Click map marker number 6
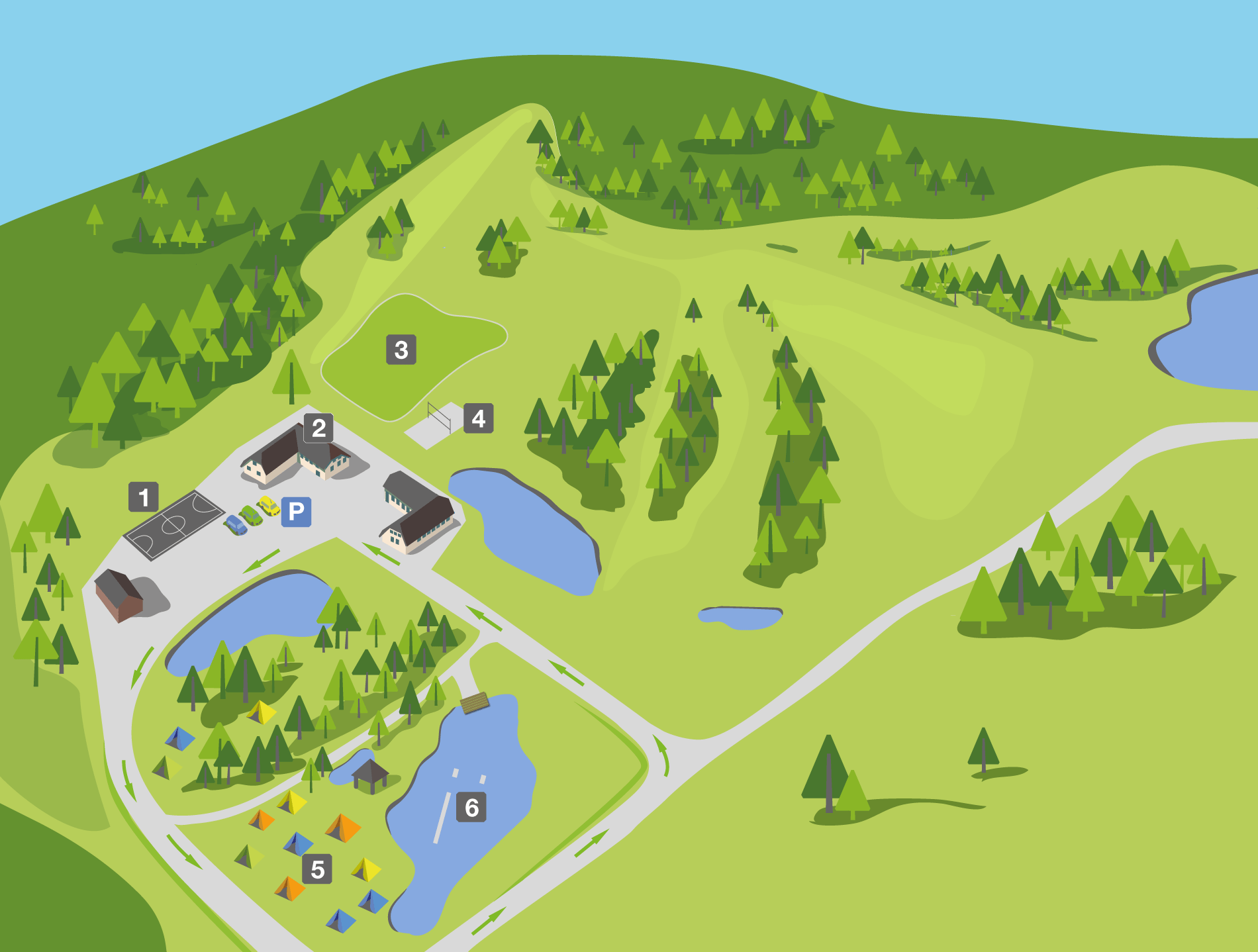This screenshot has width=1258, height=952. 471,808
